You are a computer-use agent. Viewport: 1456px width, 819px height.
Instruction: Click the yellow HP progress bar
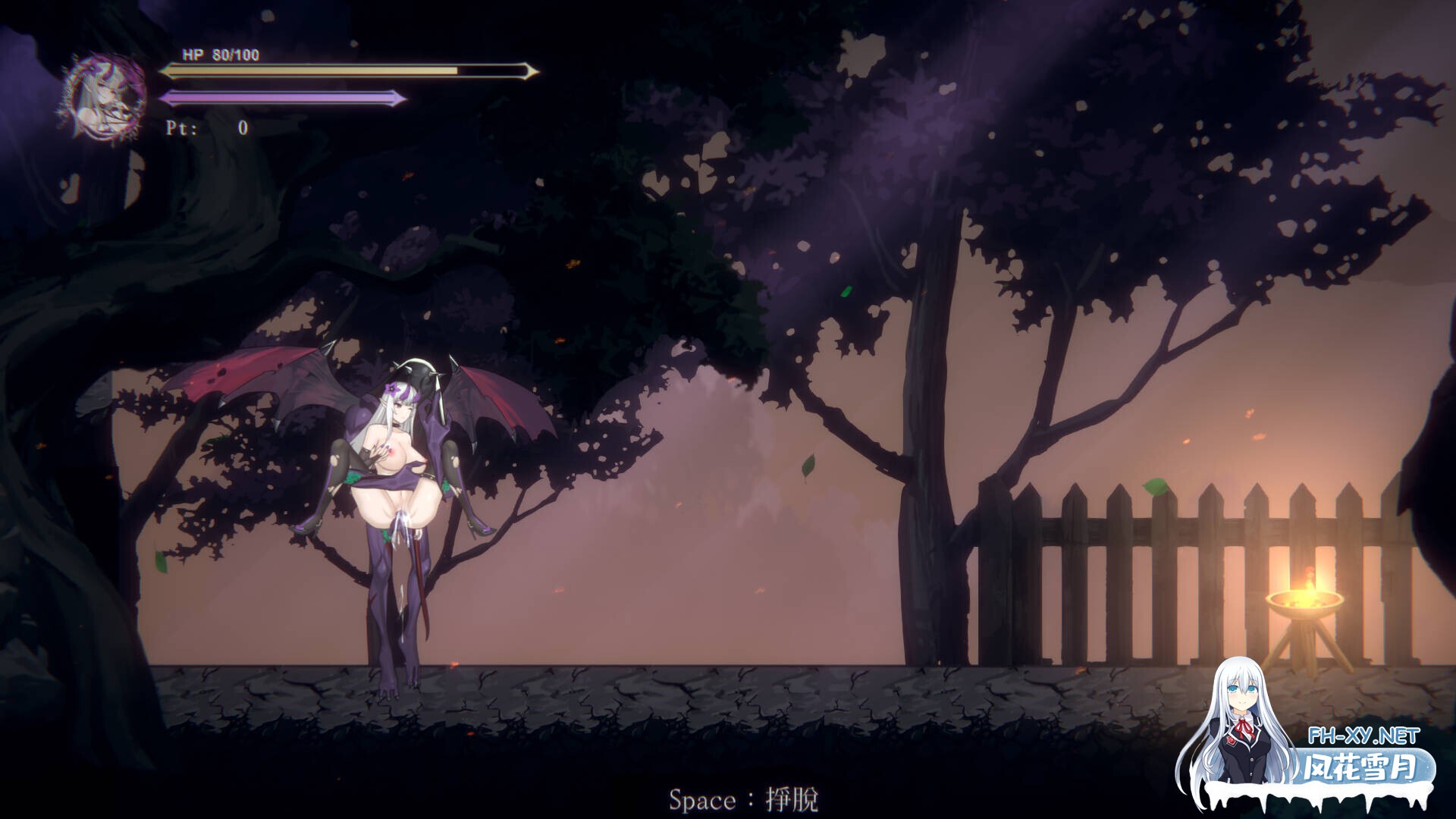pos(303,72)
